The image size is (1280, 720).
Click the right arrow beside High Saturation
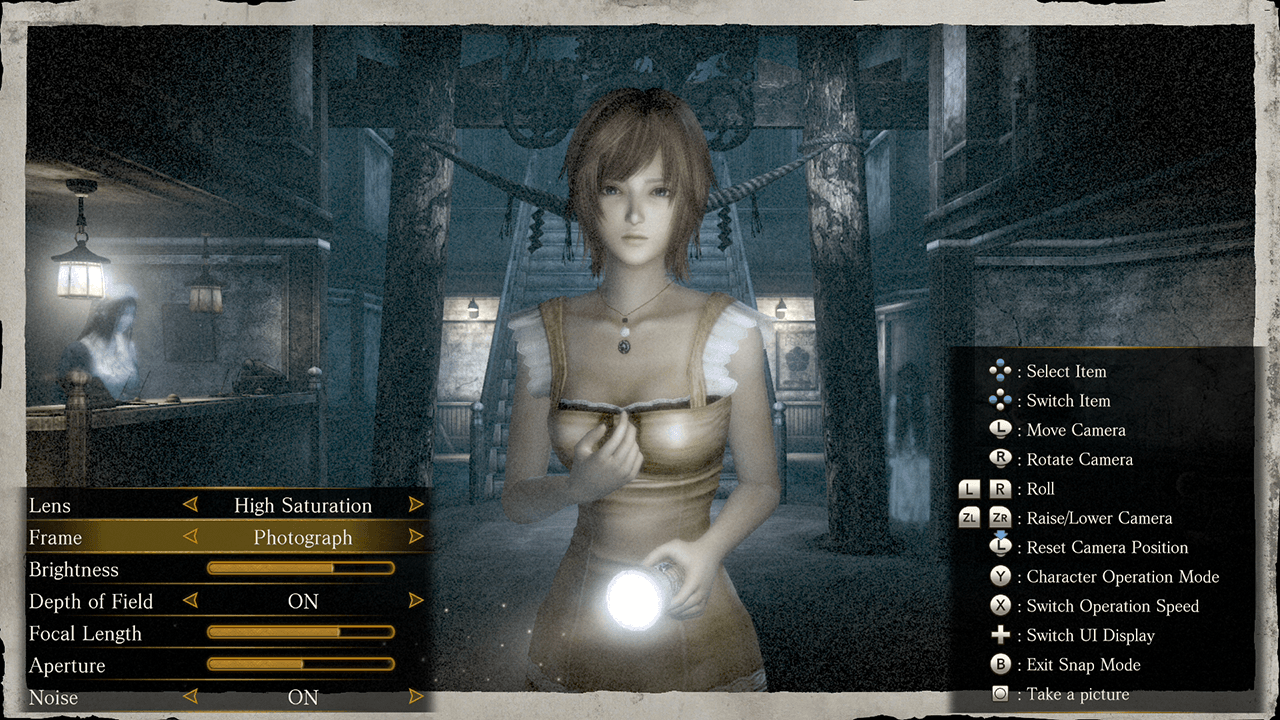416,505
